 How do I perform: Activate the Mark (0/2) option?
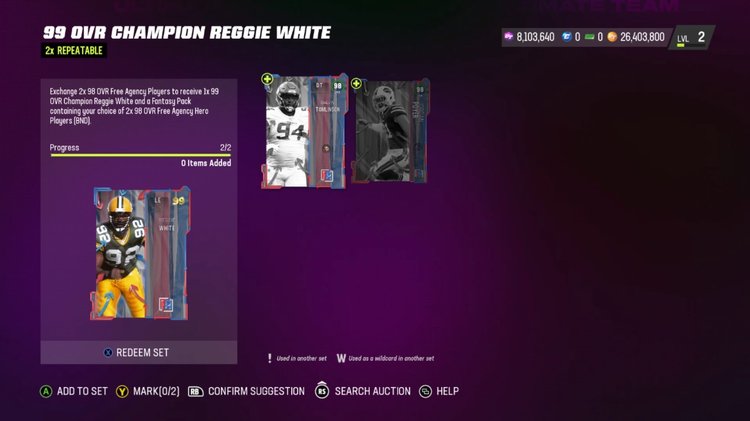pyautogui.click(x=147, y=391)
